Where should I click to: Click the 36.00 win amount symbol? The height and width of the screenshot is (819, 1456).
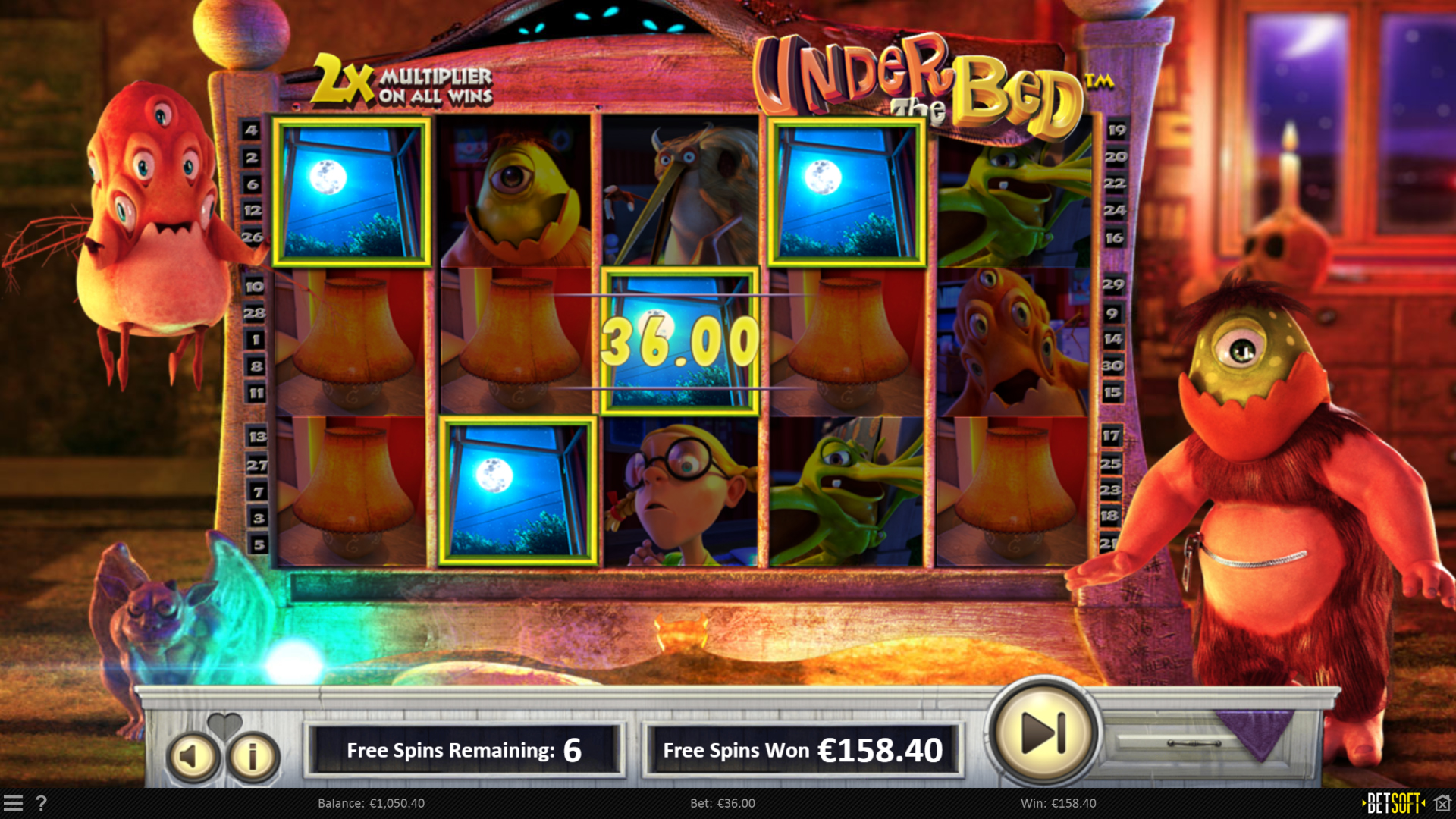pos(679,343)
